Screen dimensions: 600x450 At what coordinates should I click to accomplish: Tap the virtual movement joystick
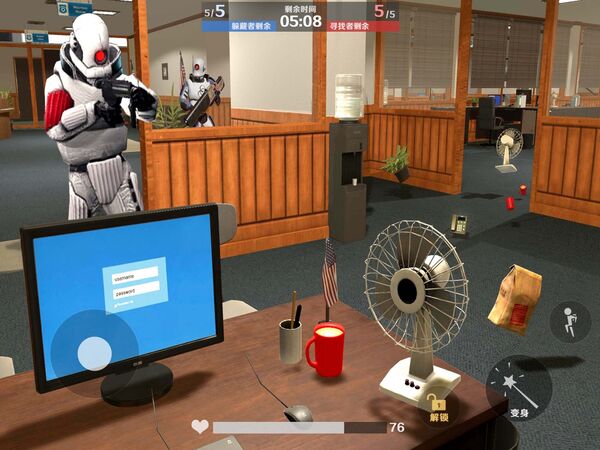[94, 352]
